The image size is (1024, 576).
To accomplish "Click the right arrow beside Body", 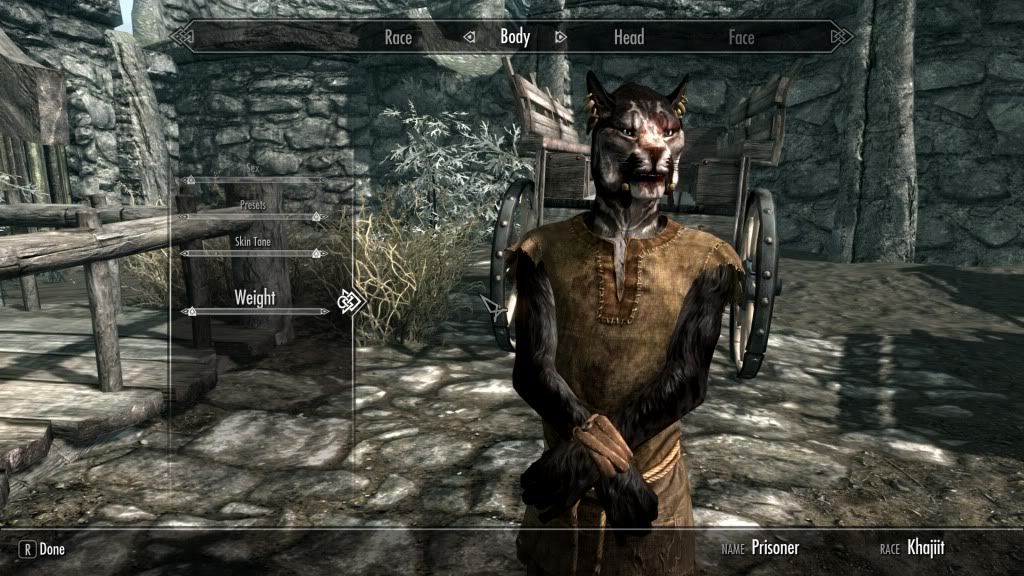I will tap(560, 38).
